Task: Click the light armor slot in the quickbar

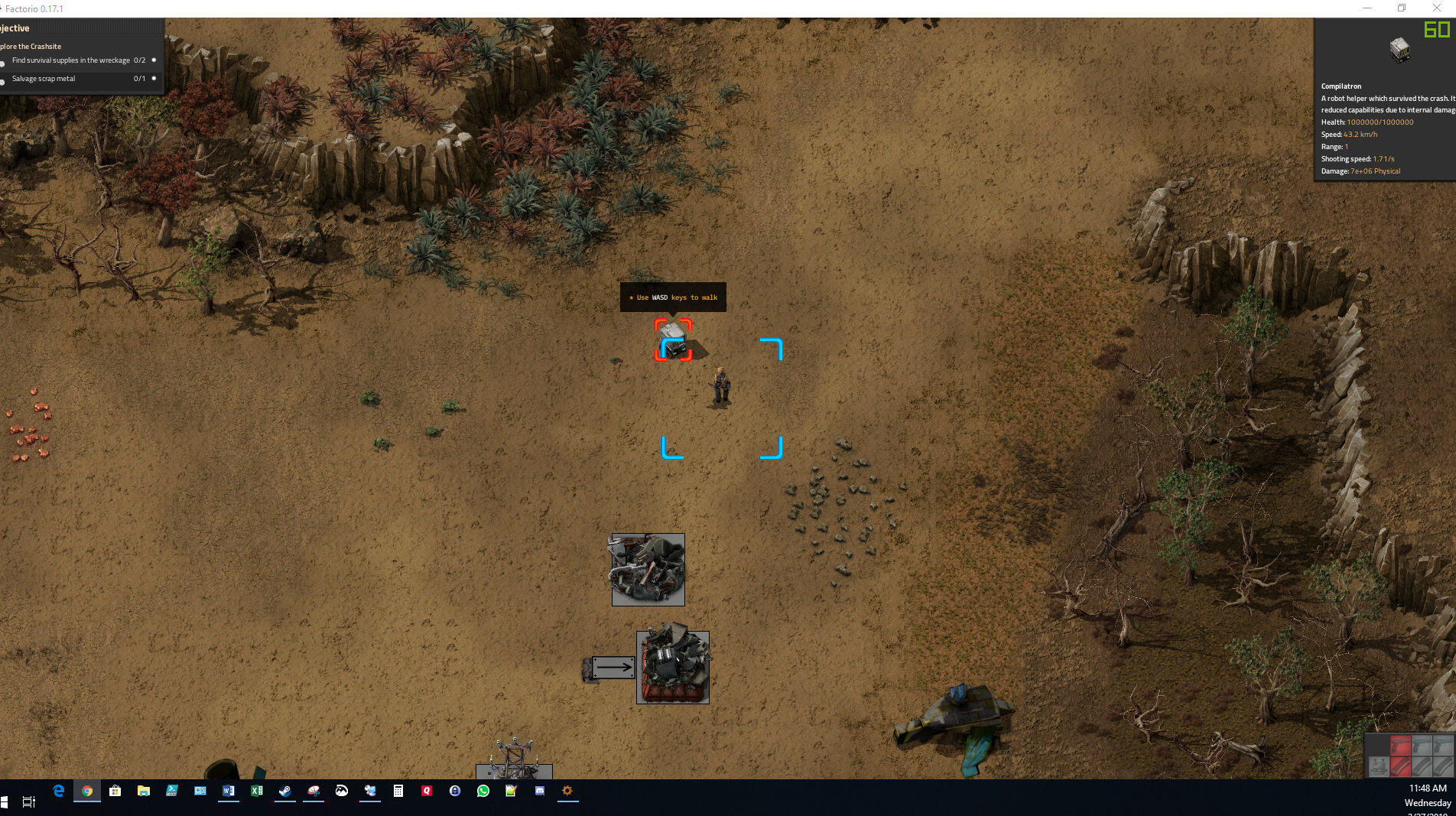Action: [1379, 767]
